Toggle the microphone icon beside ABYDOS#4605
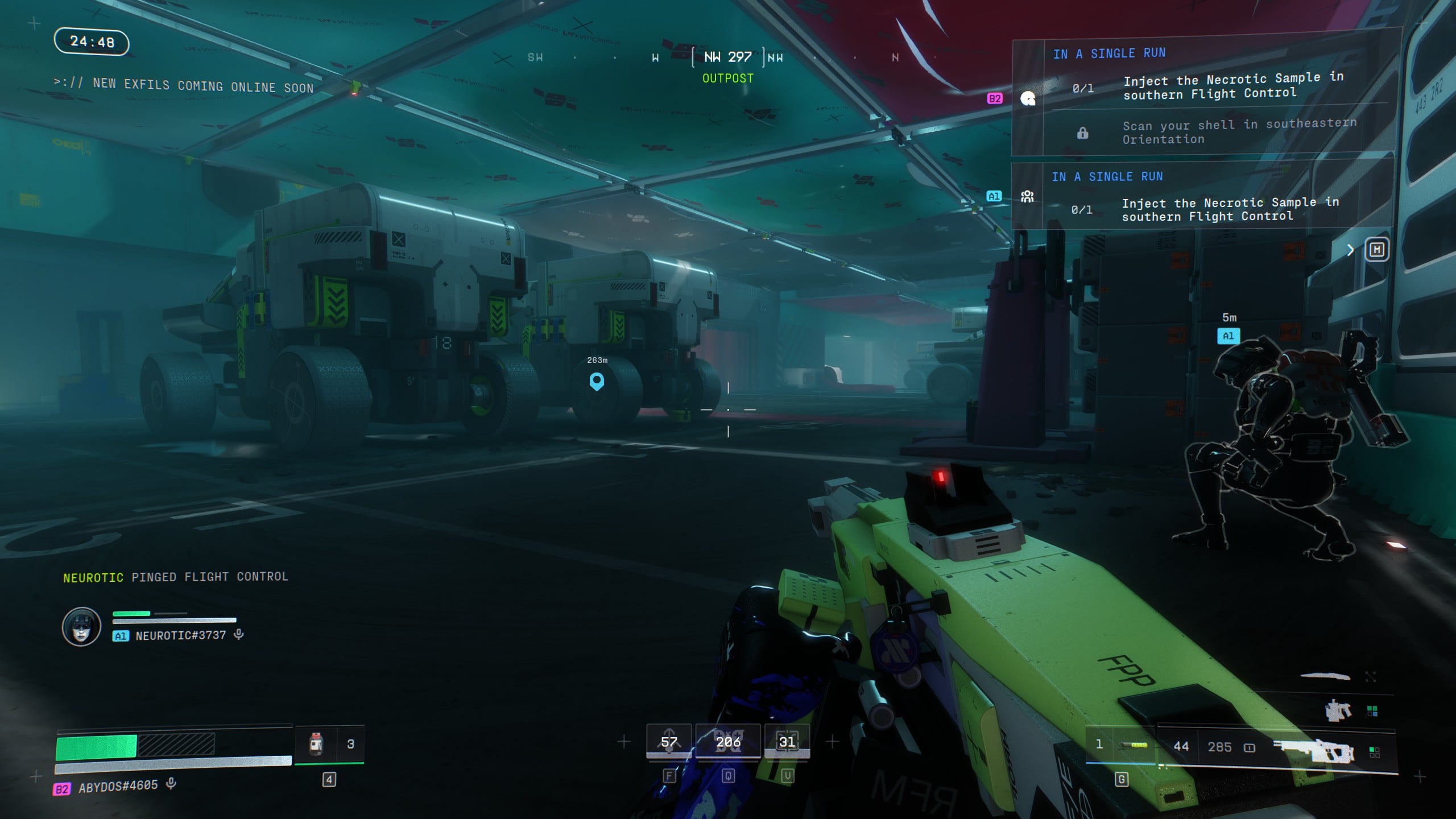The width and height of the screenshot is (1456, 819). pyautogui.click(x=171, y=784)
